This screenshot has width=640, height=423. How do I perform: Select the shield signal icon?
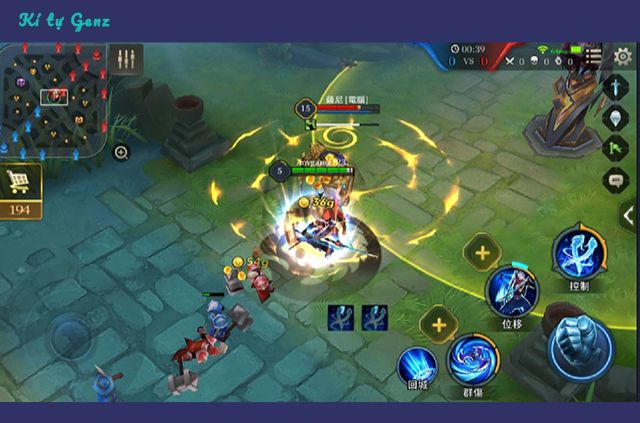[616, 117]
